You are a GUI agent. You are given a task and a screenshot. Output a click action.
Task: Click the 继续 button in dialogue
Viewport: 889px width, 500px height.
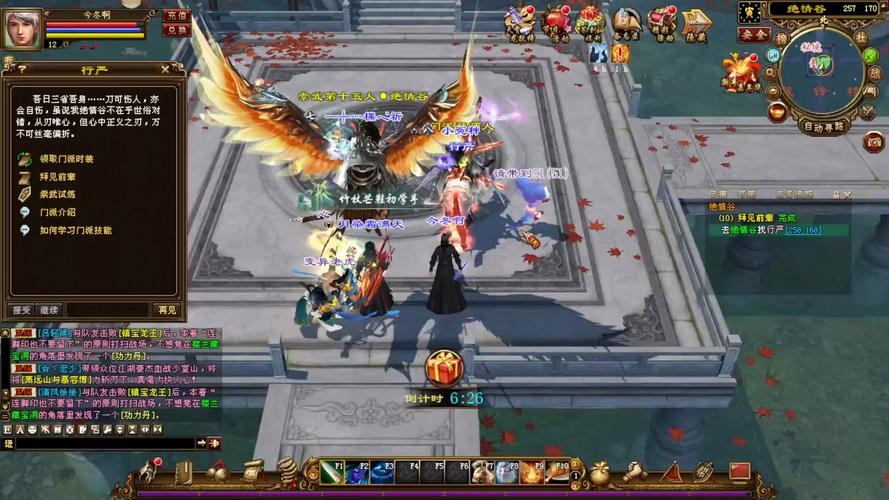(49, 310)
